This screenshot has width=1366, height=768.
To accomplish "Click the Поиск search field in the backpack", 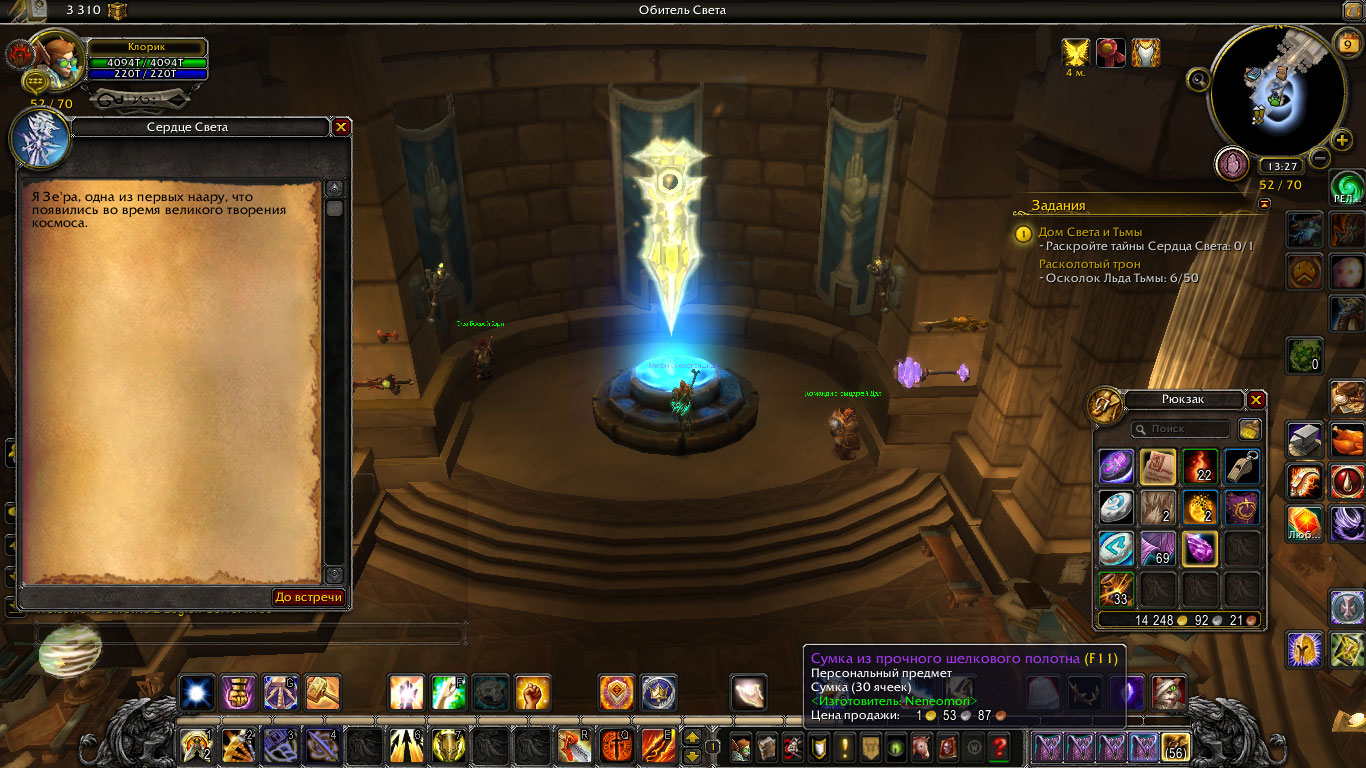I will [1180, 429].
